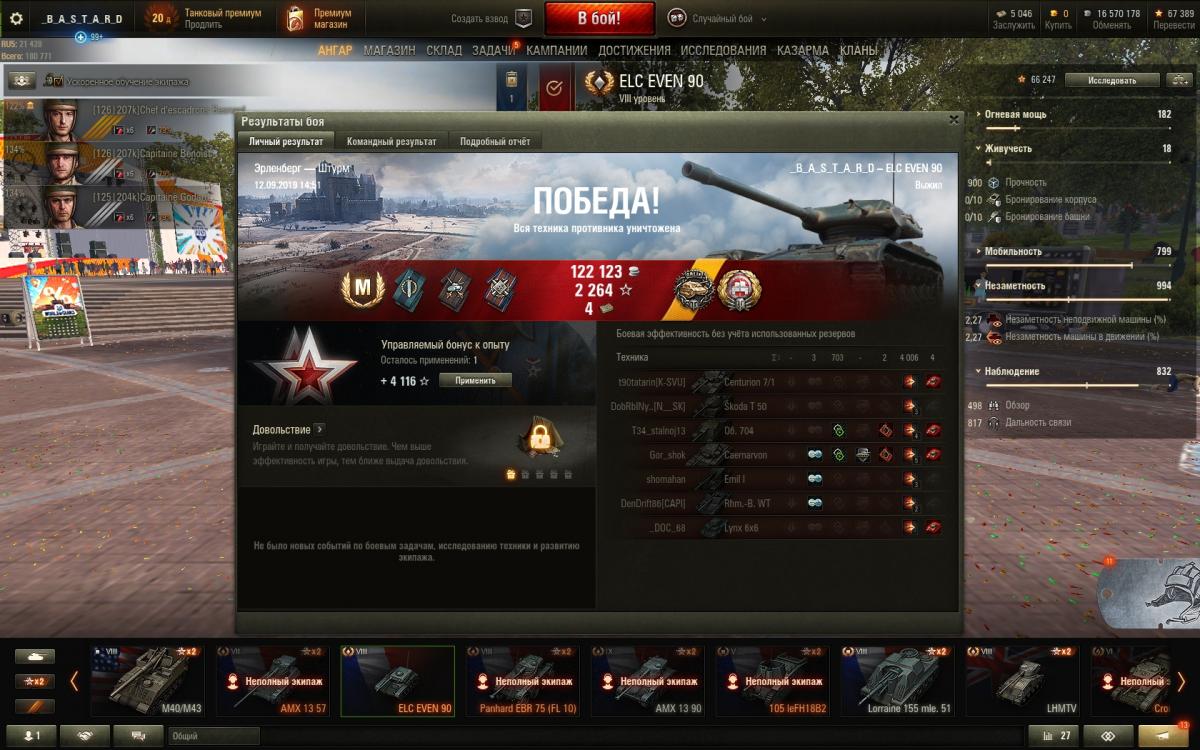This screenshot has height=750, width=1200.
Task: Click the Исследовать button
Action: click(x=1112, y=80)
